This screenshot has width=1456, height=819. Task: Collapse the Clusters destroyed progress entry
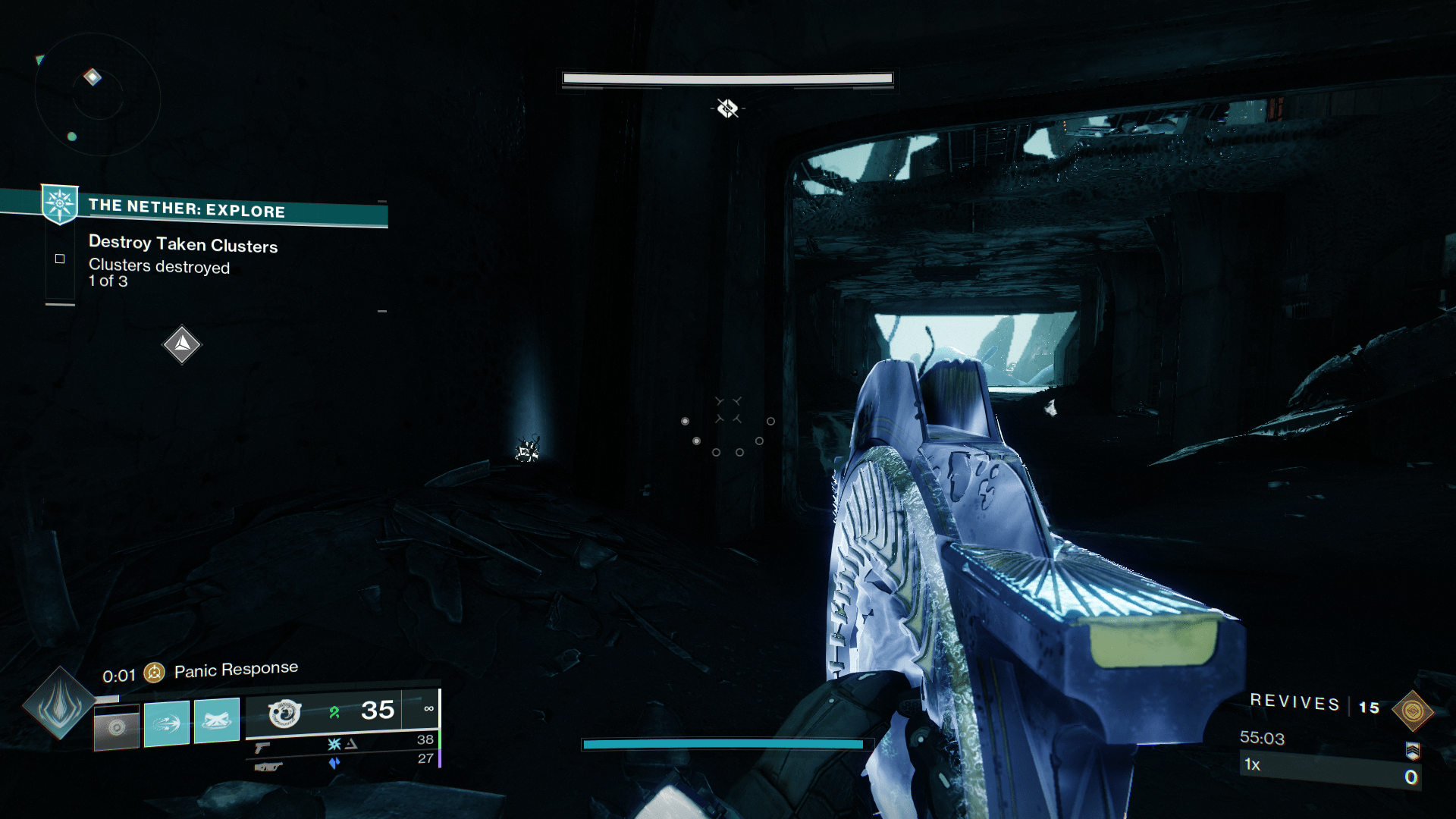pyautogui.click(x=159, y=273)
